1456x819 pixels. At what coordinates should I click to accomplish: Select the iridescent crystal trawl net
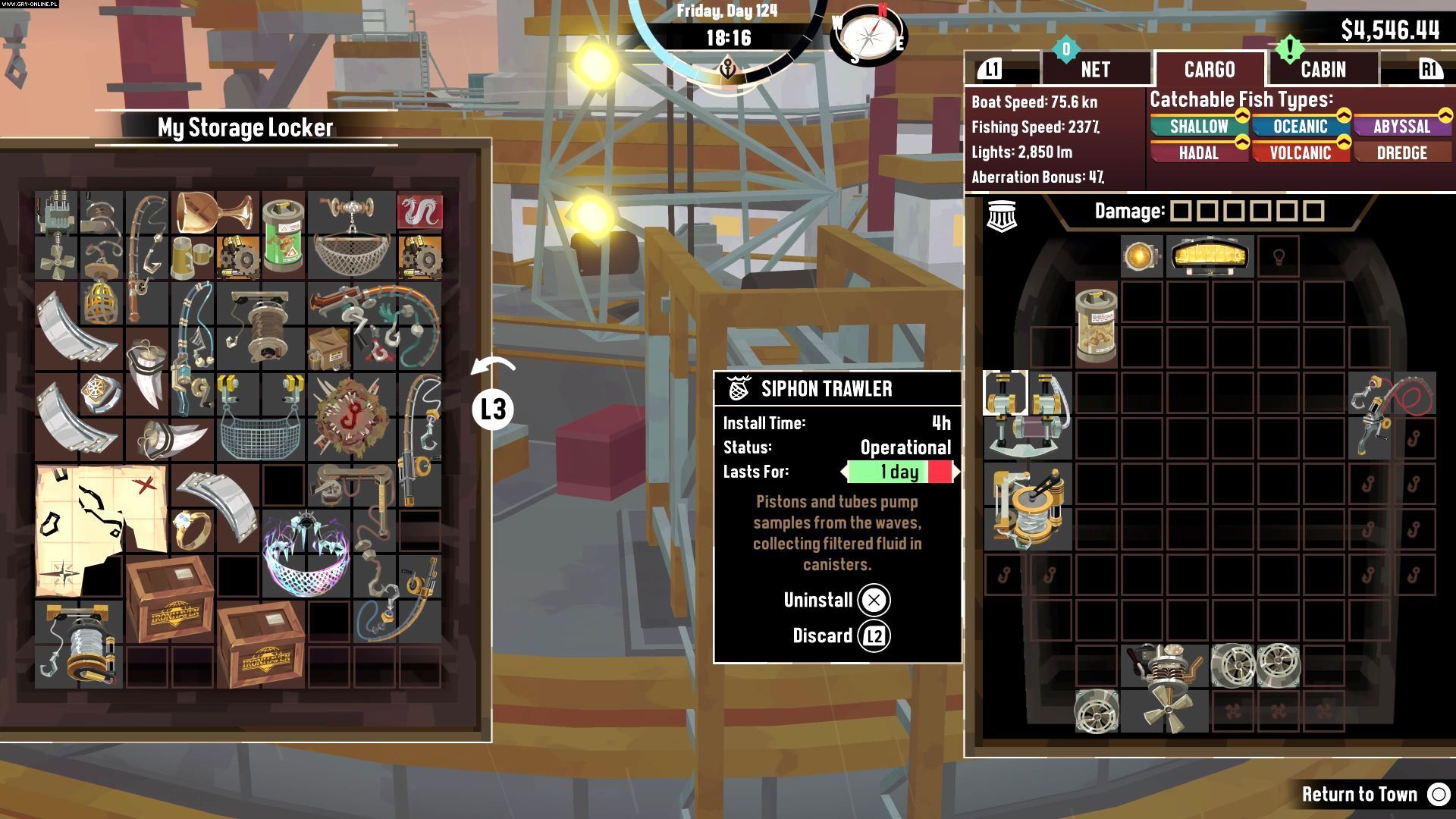306,552
